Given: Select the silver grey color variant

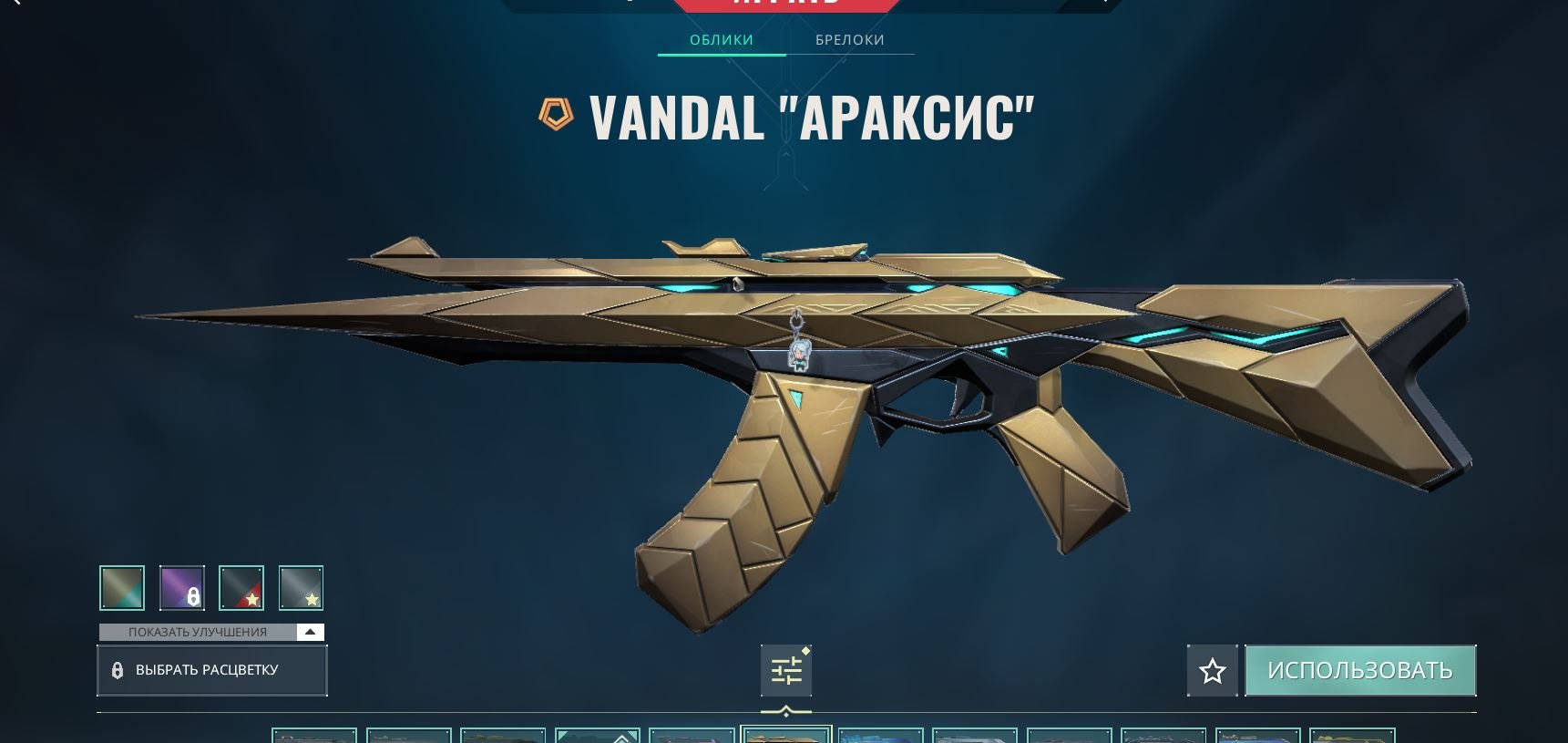Looking at the screenshot, I should coord(301,588).
